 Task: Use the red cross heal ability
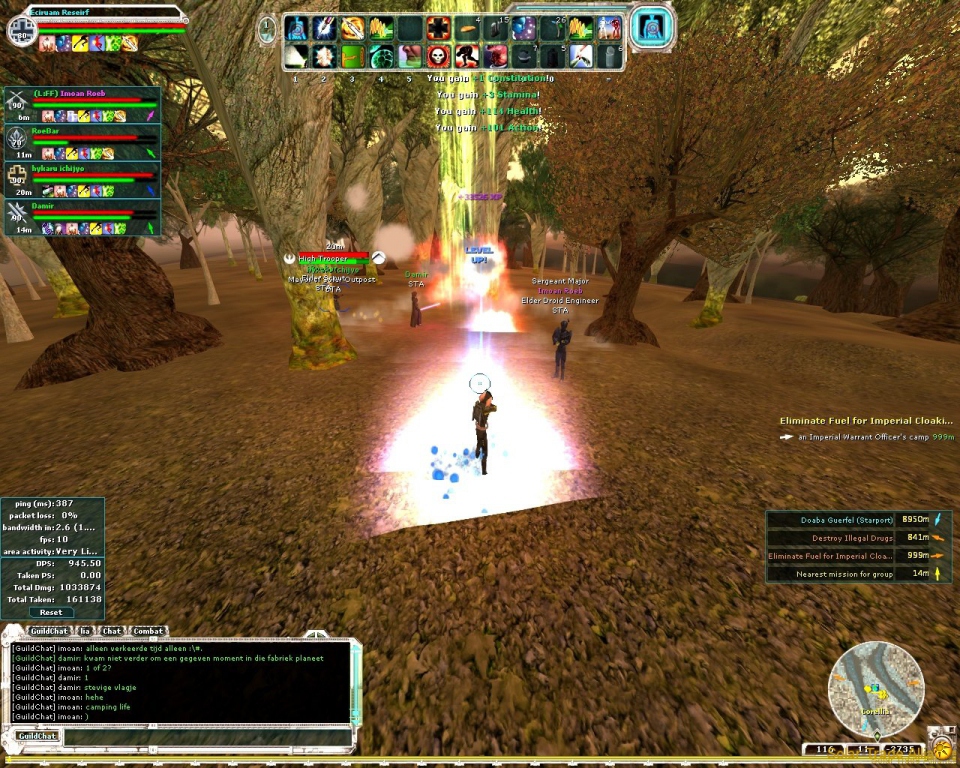click(438, 28)
